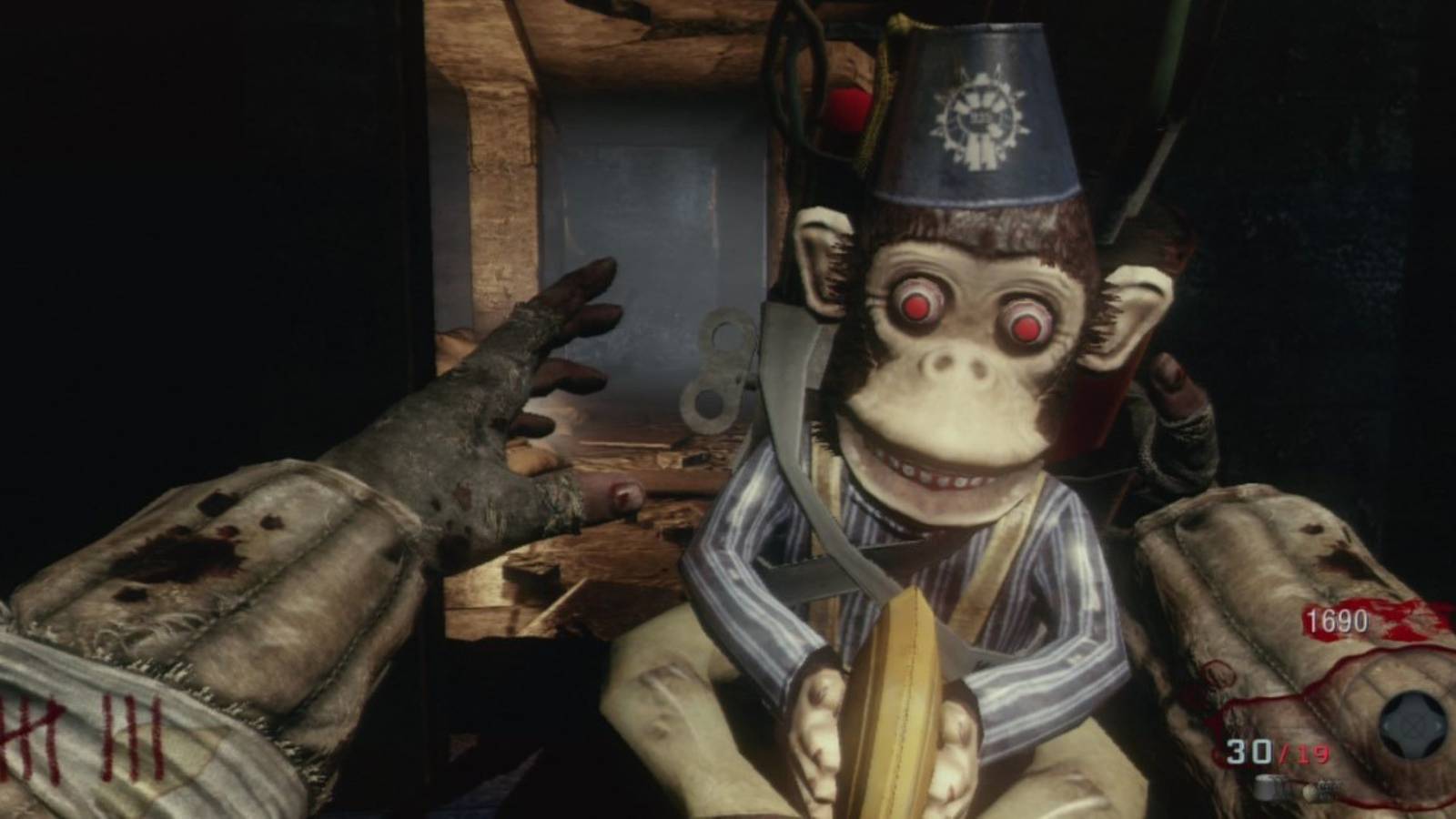Image resolution: width=1456 pixels, height=819 pixels.
Task: Click the right arrow on the D-pad indicator
Action: [1438, 725]
